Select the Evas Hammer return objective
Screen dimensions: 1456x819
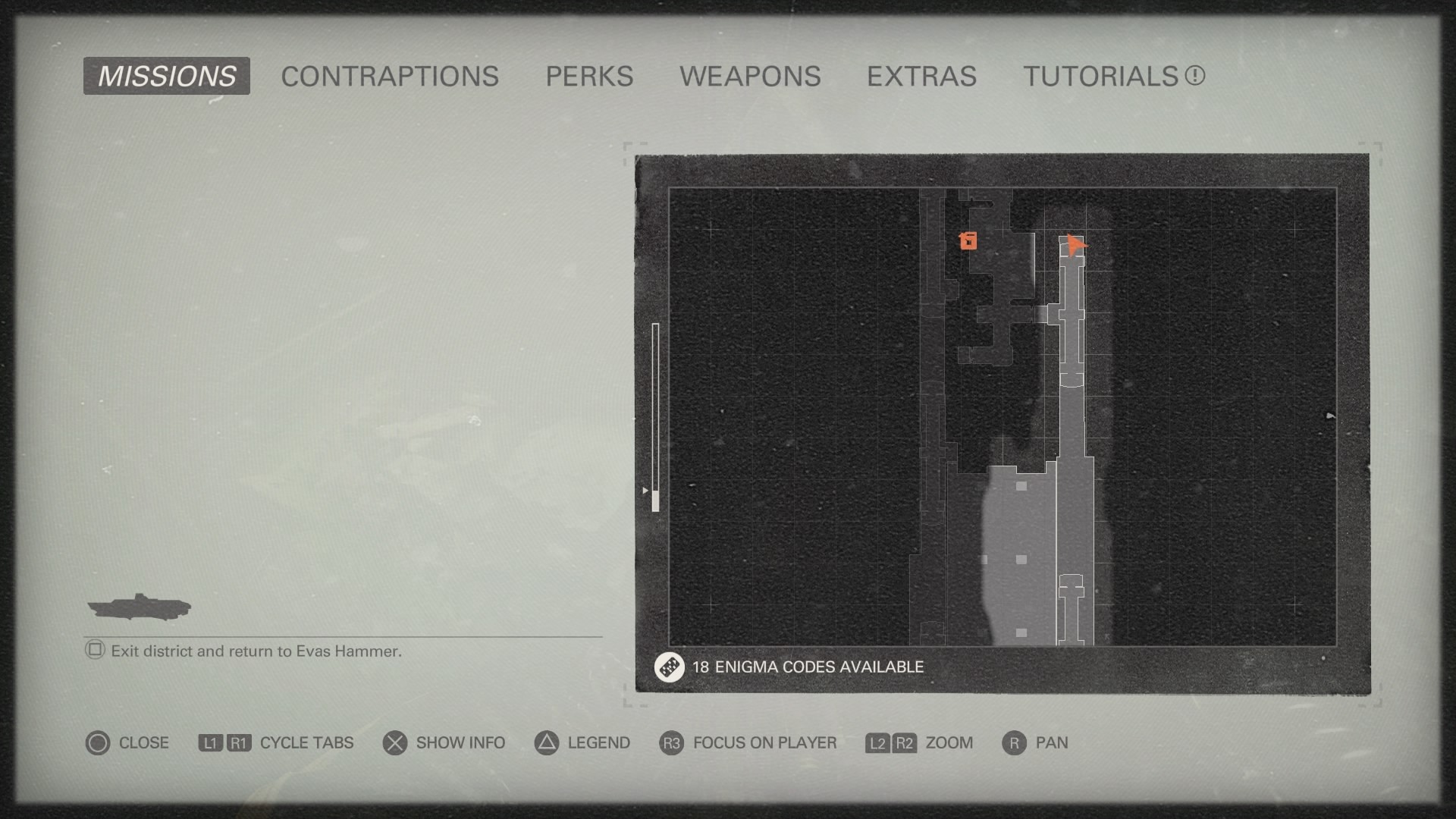click(256, 651)
